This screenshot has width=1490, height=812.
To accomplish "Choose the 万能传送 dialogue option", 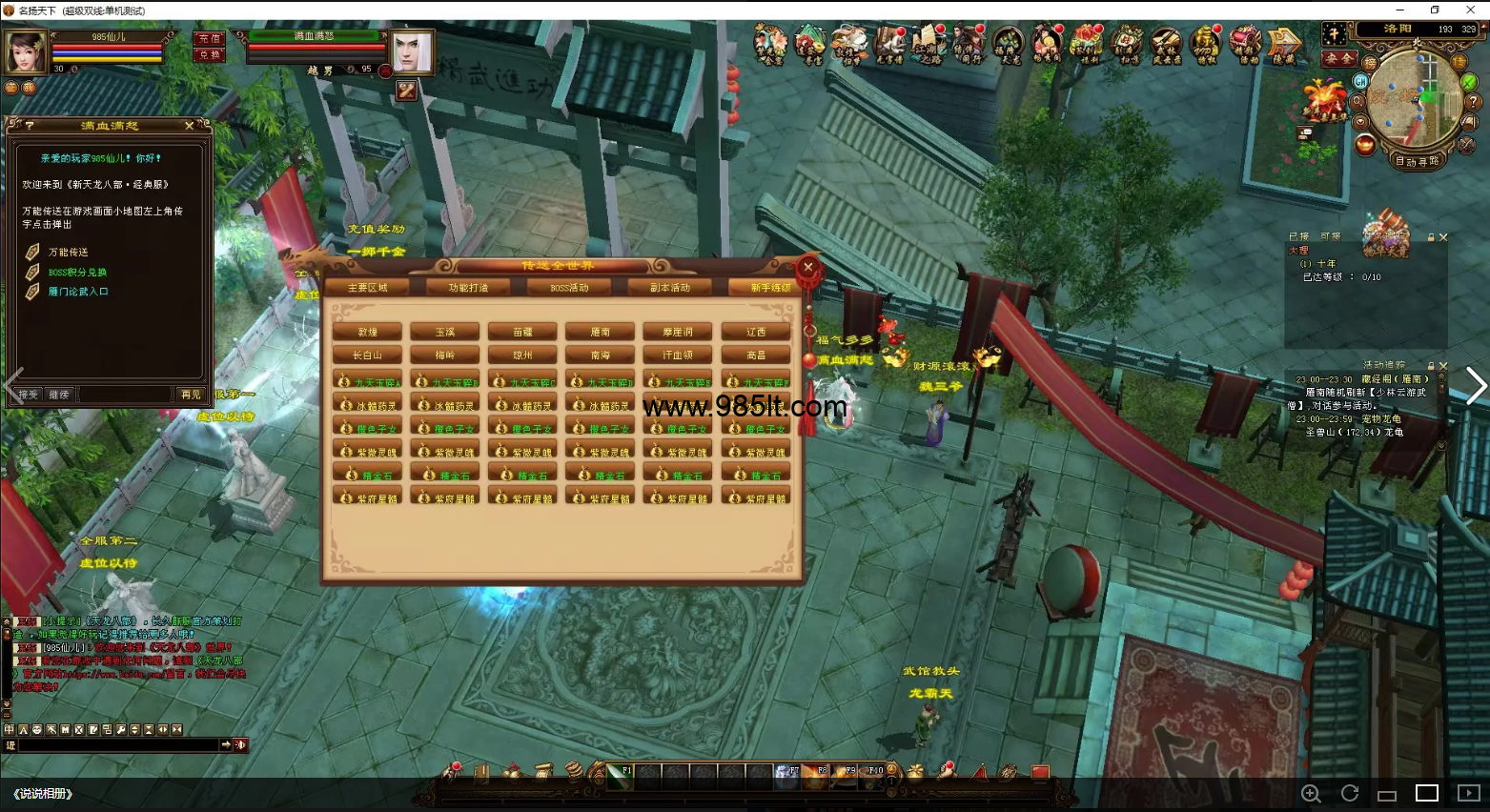I will pyautogui.click(x=68, y=253).
